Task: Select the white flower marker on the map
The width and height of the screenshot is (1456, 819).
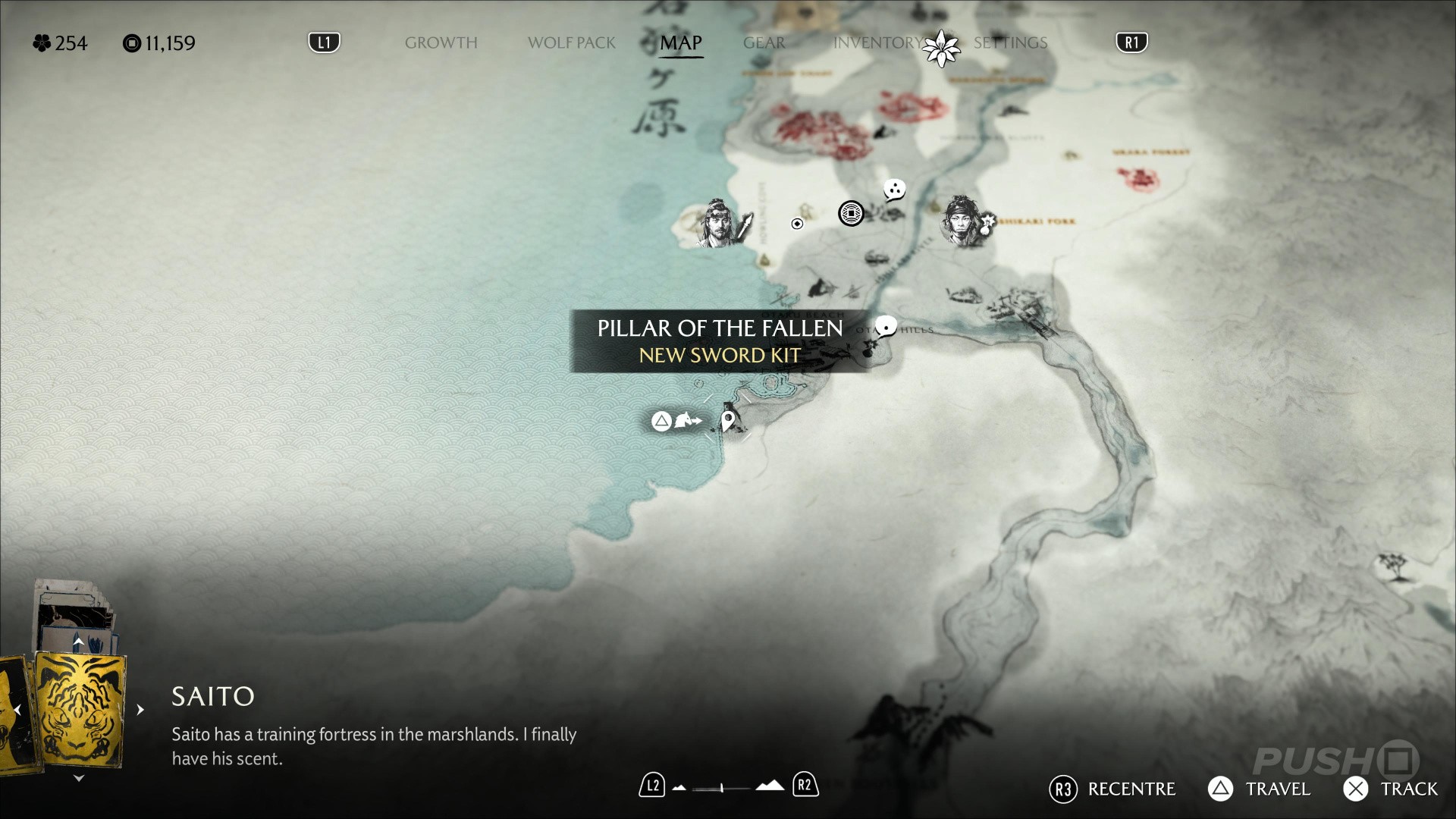Action: (941, 49)
